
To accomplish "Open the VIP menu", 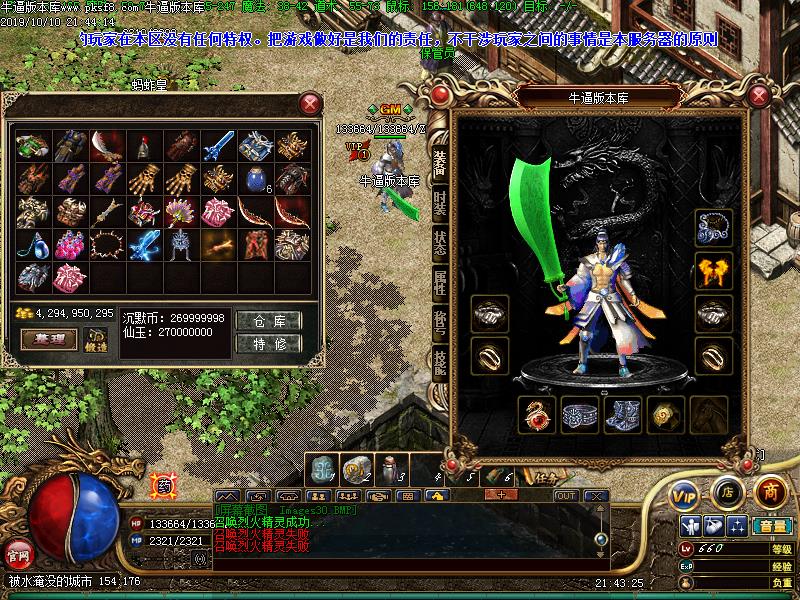I will (x=684, y=492).
